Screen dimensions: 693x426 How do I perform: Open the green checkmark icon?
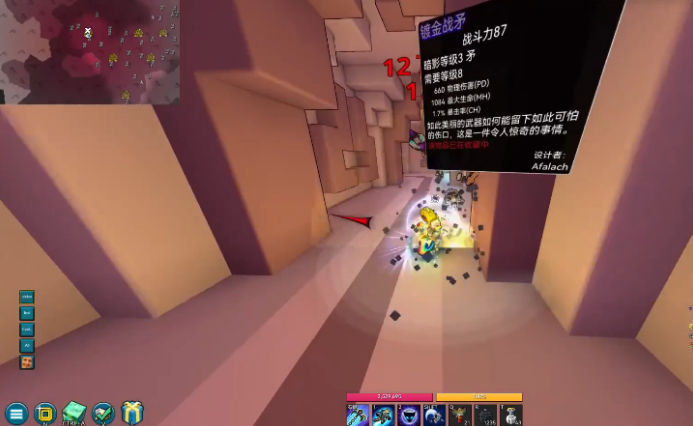pos(103,412)
